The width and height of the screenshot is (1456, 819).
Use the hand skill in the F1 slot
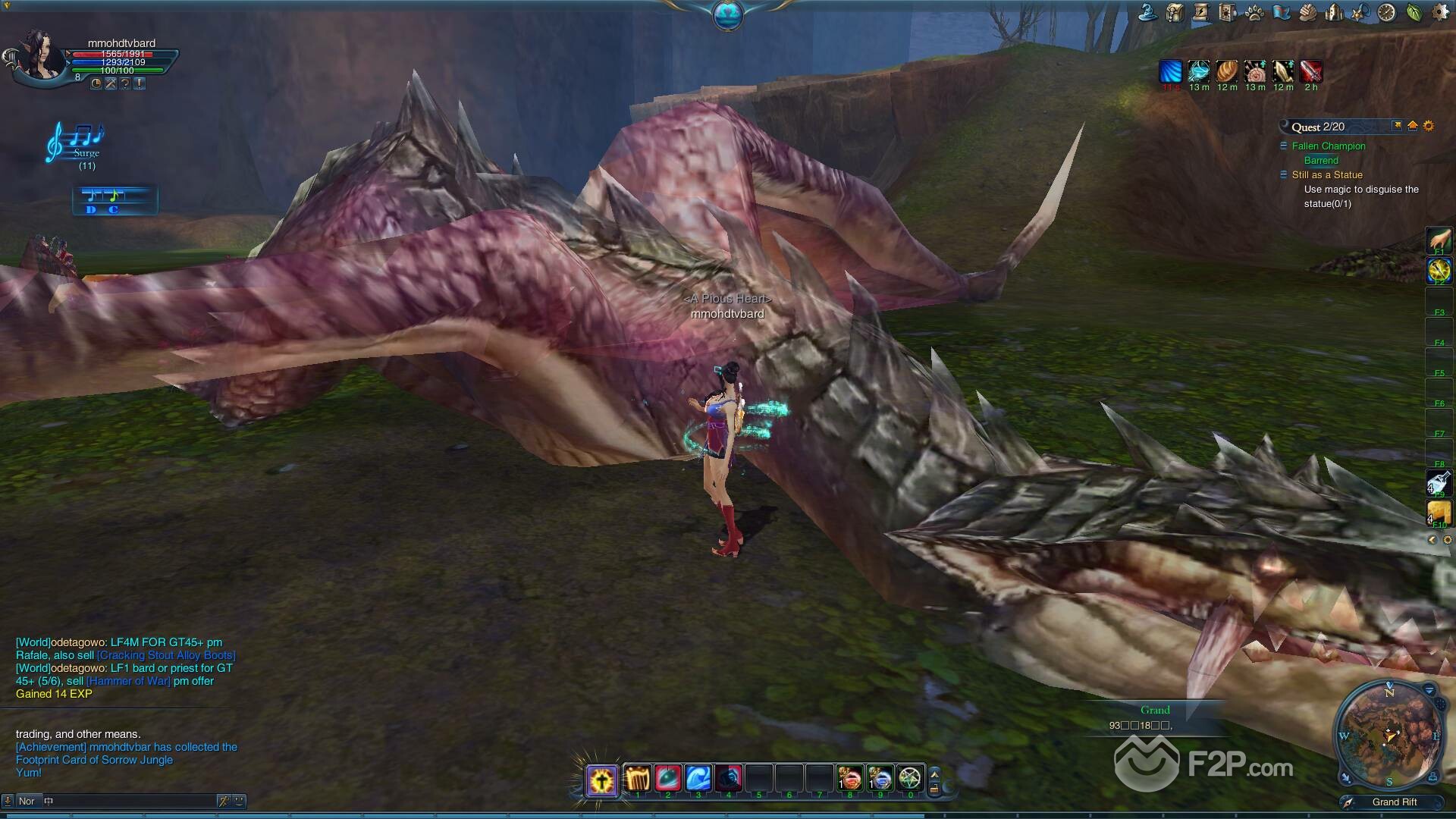point(1439,240)
